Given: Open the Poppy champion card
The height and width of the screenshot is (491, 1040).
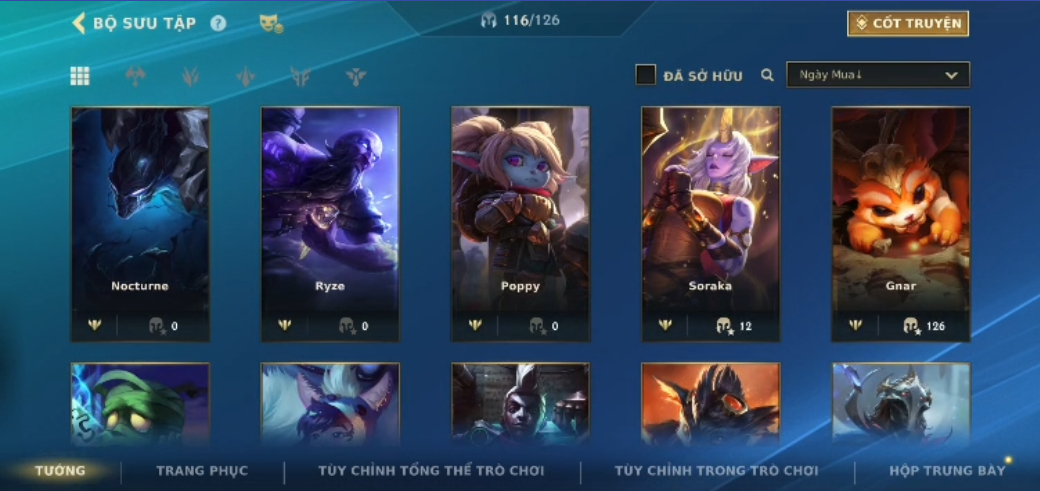Looking at the screenshot, I should pyautogui.click(x=520, y=223).
